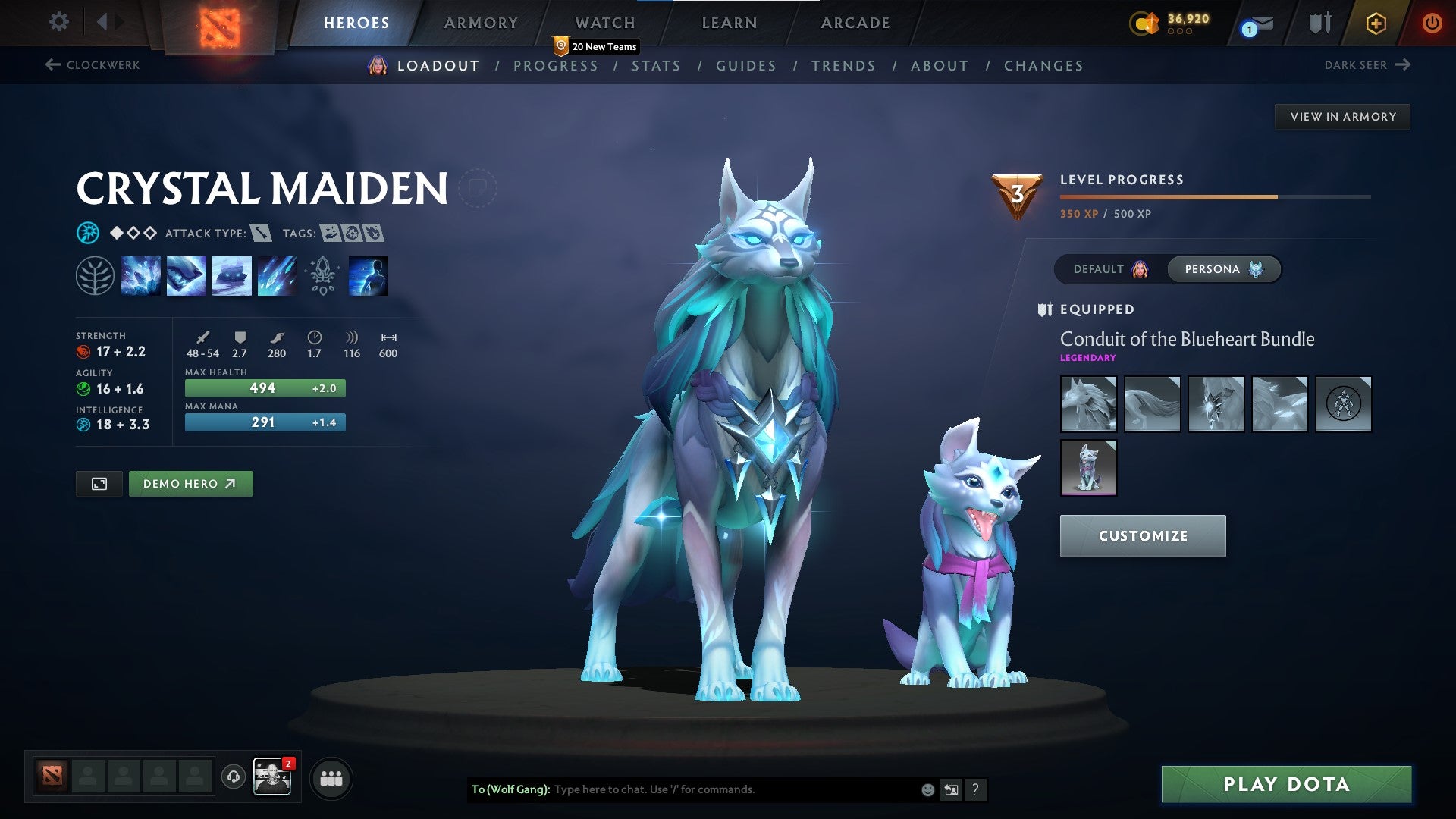The height and width of the screenshot is (819, 1456).
Task: Open the Freezing Field ability icon
Action: click(x=278, y=275)
